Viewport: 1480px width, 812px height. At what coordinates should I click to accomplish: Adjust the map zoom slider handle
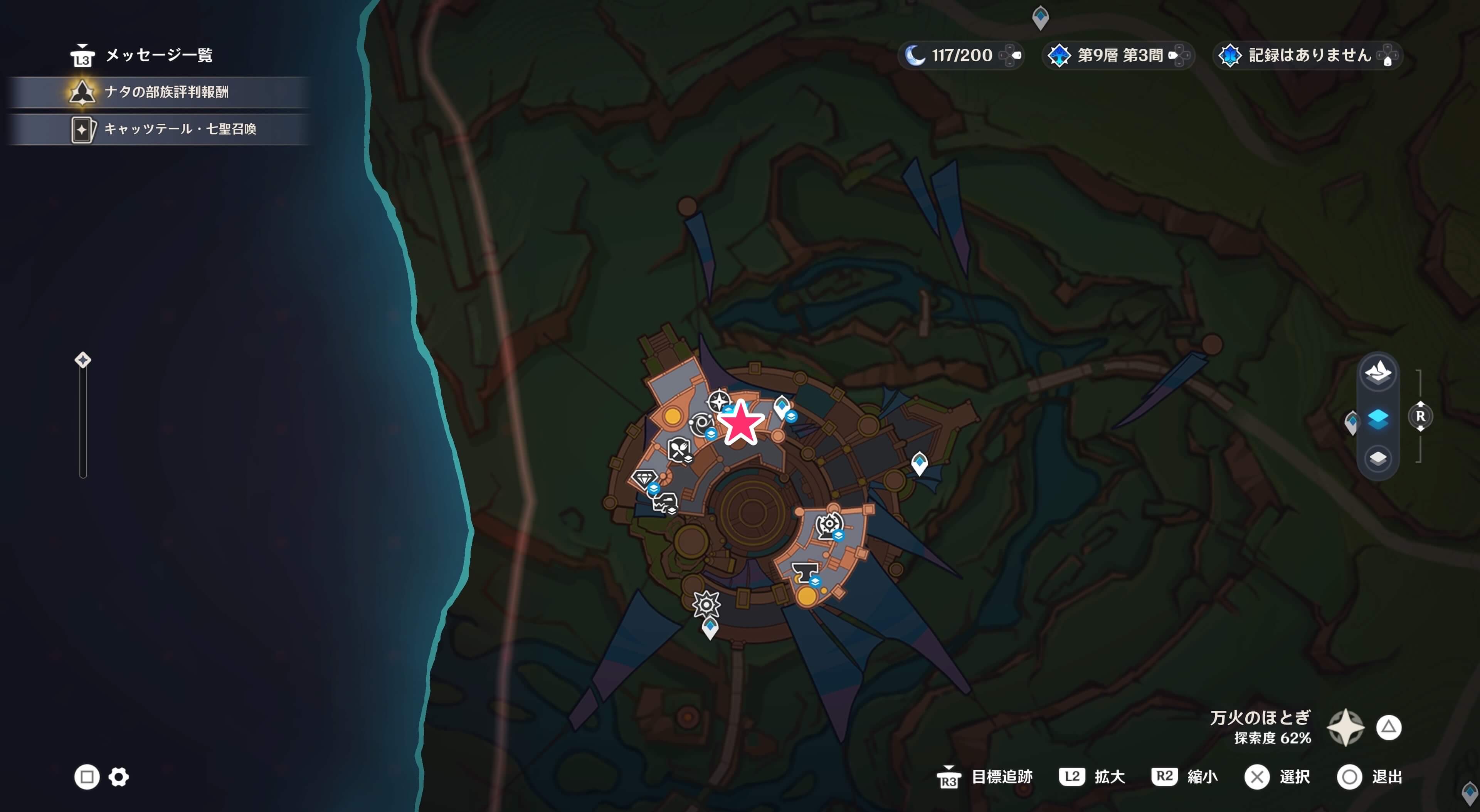[x=83, y=360]
